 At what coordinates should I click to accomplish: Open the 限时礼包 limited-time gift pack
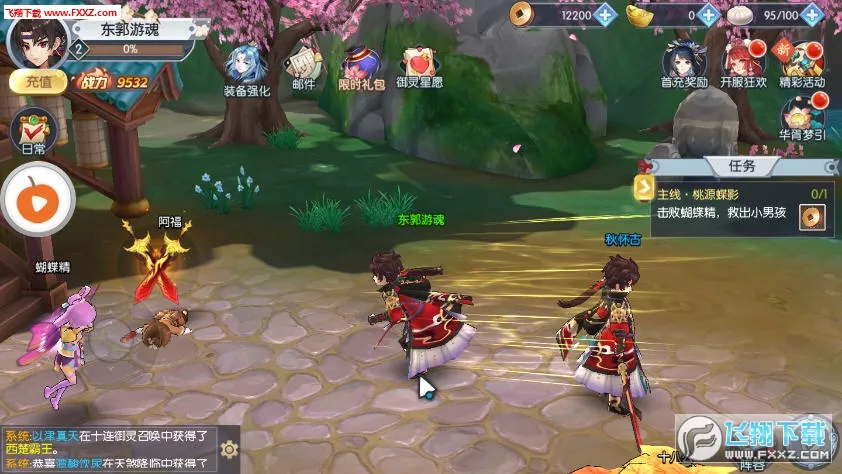tap(360, 70)
